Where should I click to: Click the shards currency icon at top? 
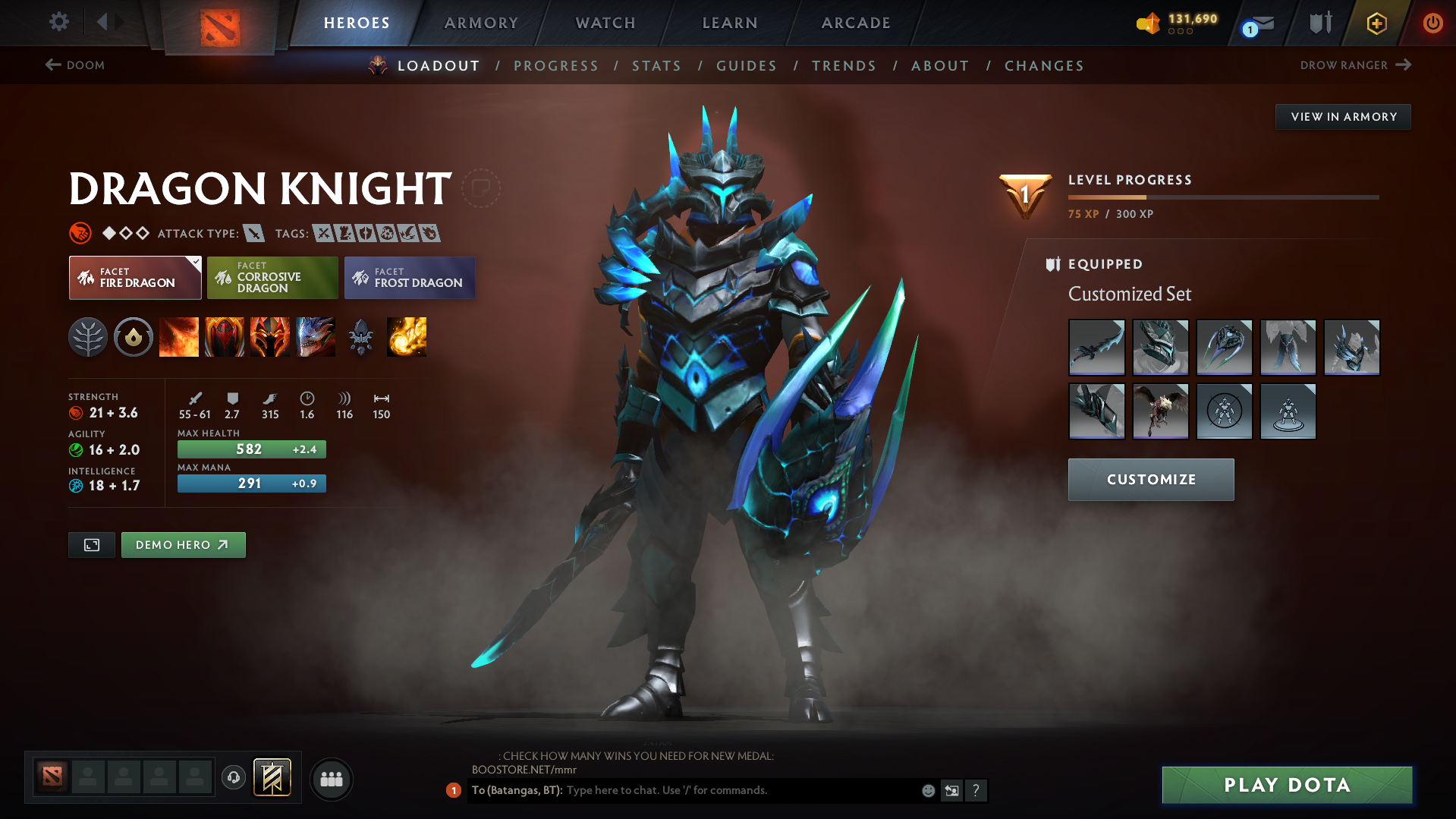pos(1148,24)
